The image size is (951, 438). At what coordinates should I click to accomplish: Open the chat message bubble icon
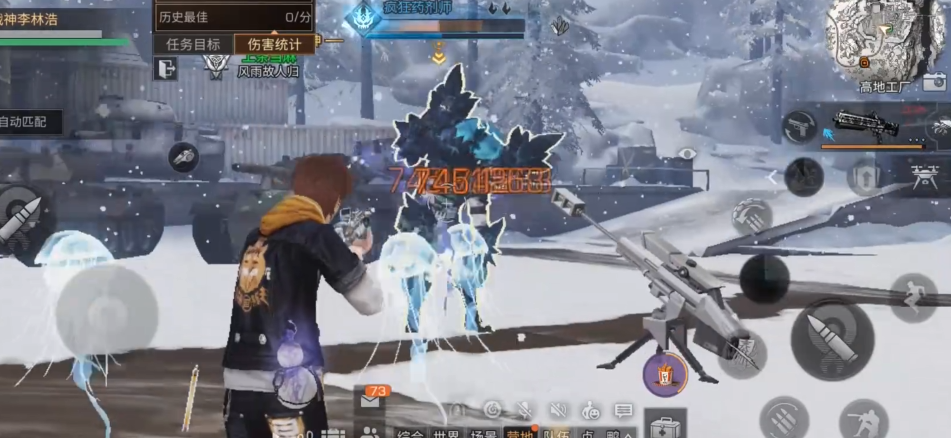pyautogui.click(x=623, y=410)
